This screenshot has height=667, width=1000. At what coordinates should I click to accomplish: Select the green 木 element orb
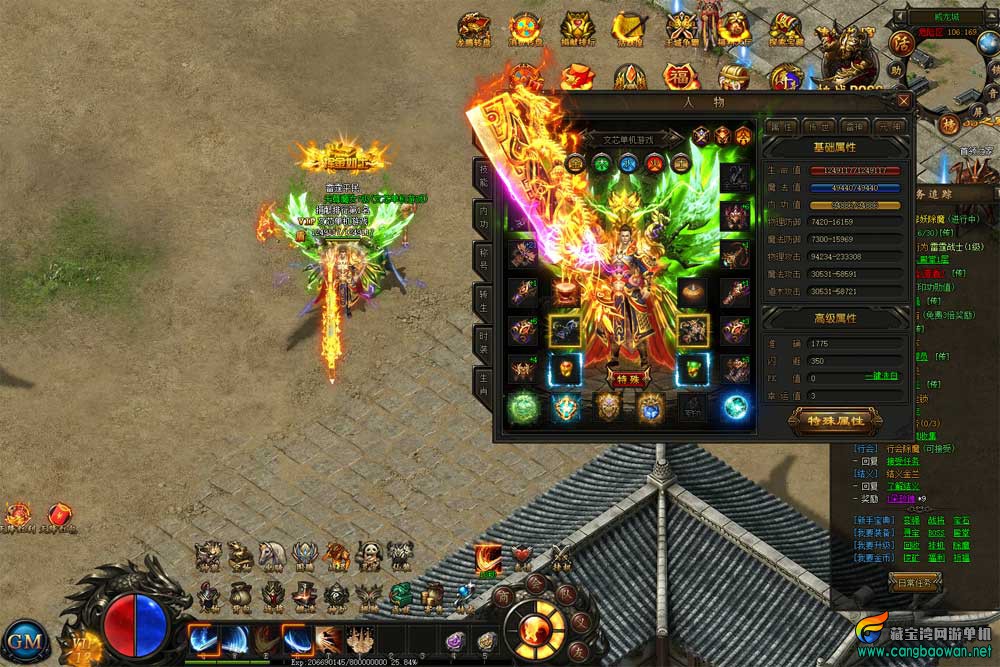pyautogui.click(x=601, y=163)
